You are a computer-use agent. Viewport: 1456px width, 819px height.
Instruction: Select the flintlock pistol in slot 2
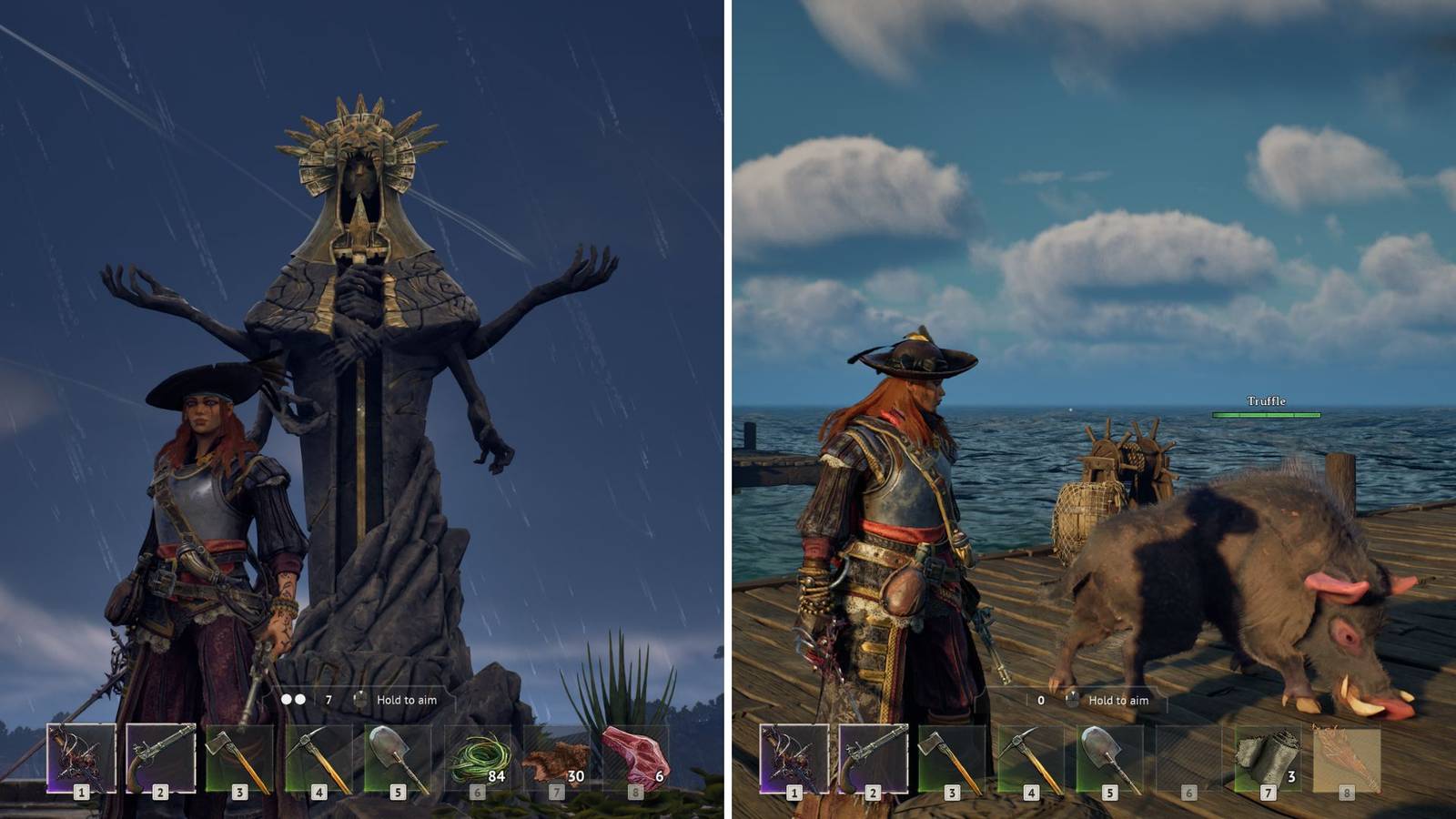(160, 755)
